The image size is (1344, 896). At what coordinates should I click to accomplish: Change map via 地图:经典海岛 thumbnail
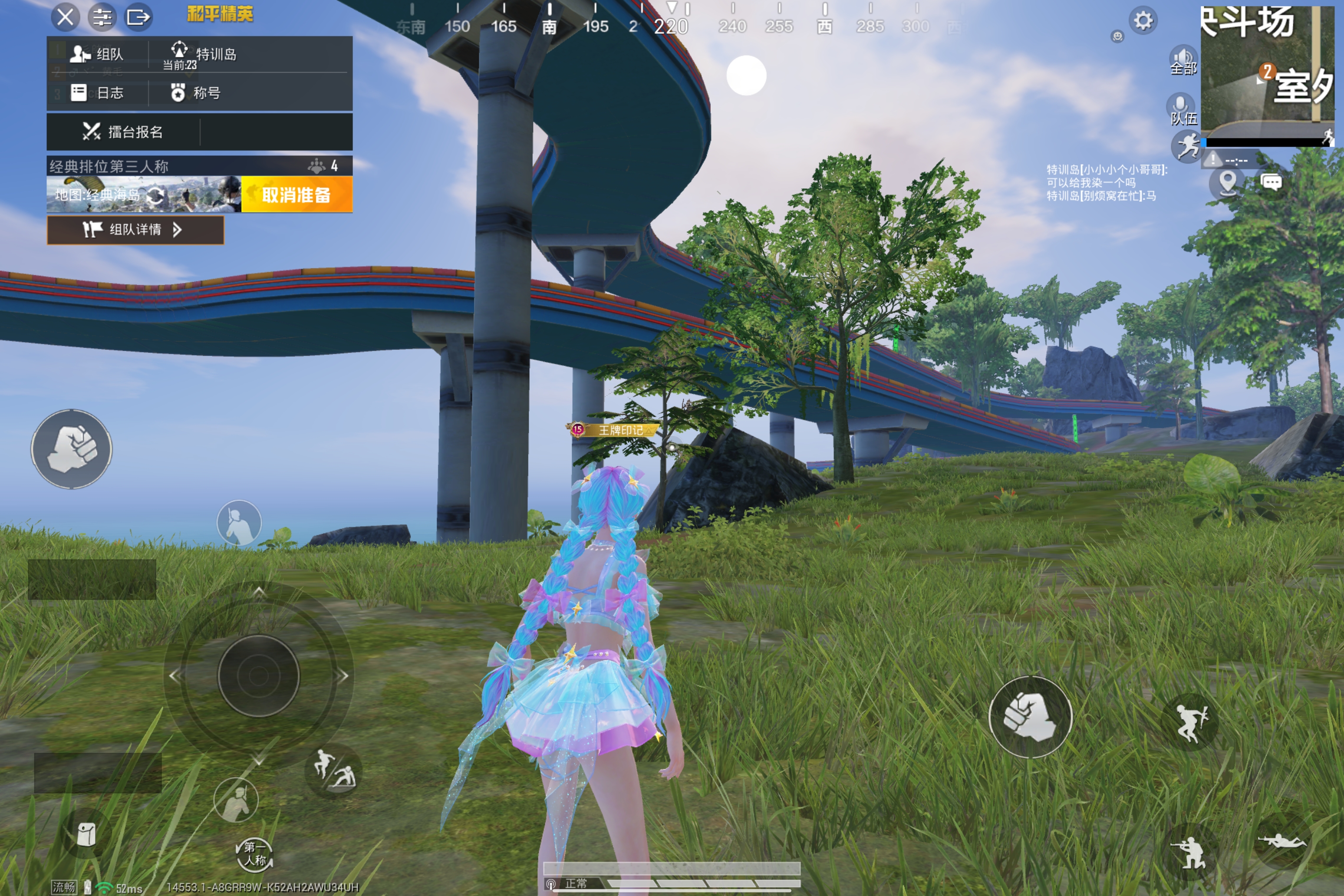(143, 195)
